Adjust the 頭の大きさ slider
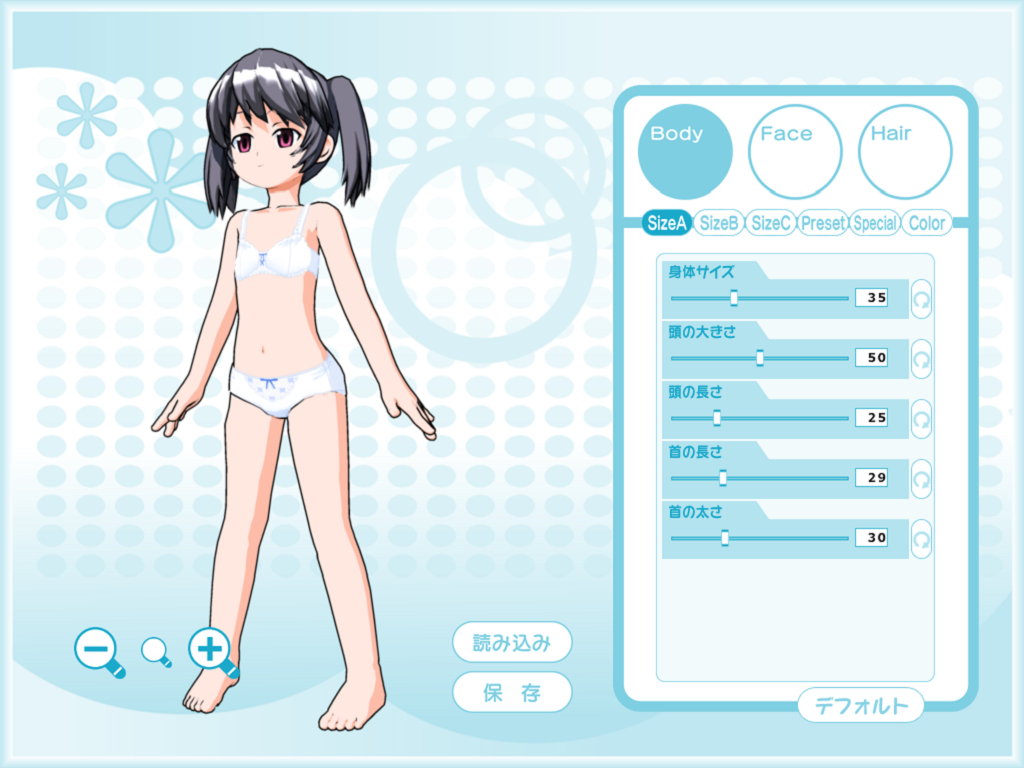 click(760, 357)
